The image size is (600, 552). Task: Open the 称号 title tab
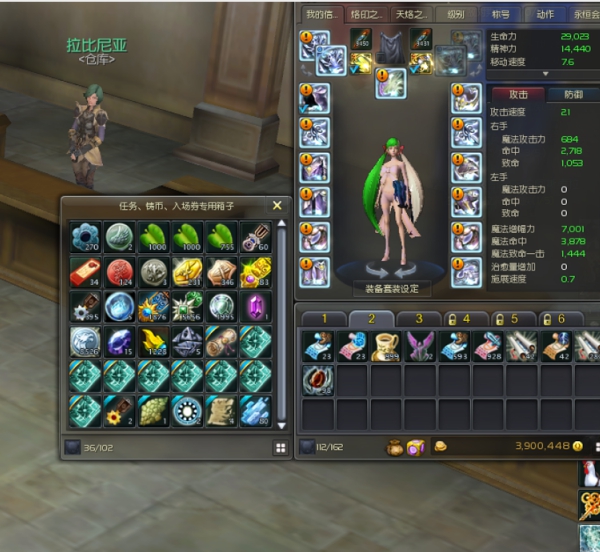click(x=500, y=15)
